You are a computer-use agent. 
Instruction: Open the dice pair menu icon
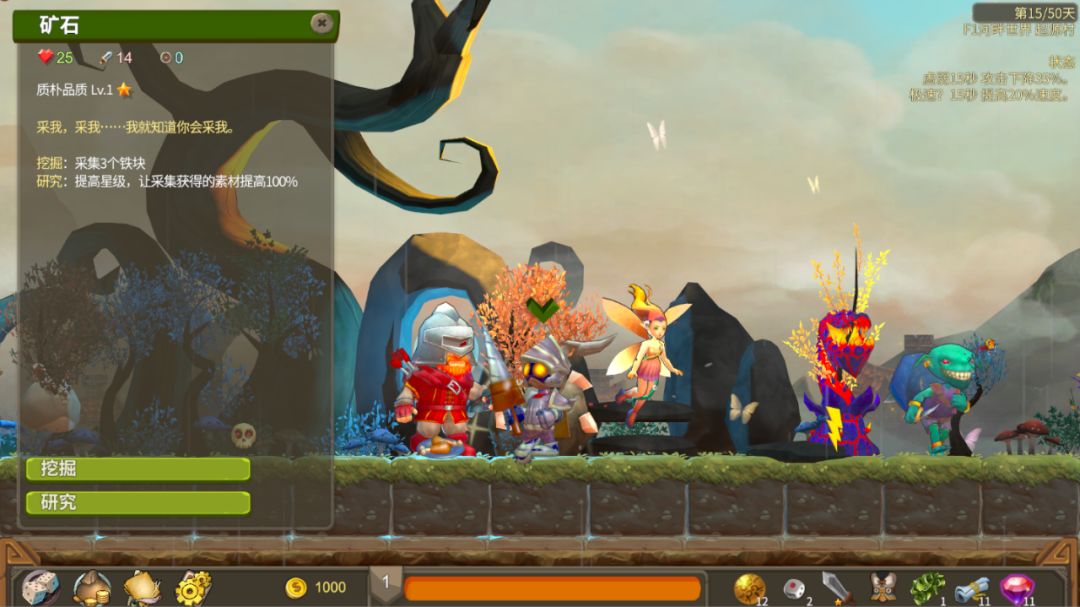[x=40, y=587]
